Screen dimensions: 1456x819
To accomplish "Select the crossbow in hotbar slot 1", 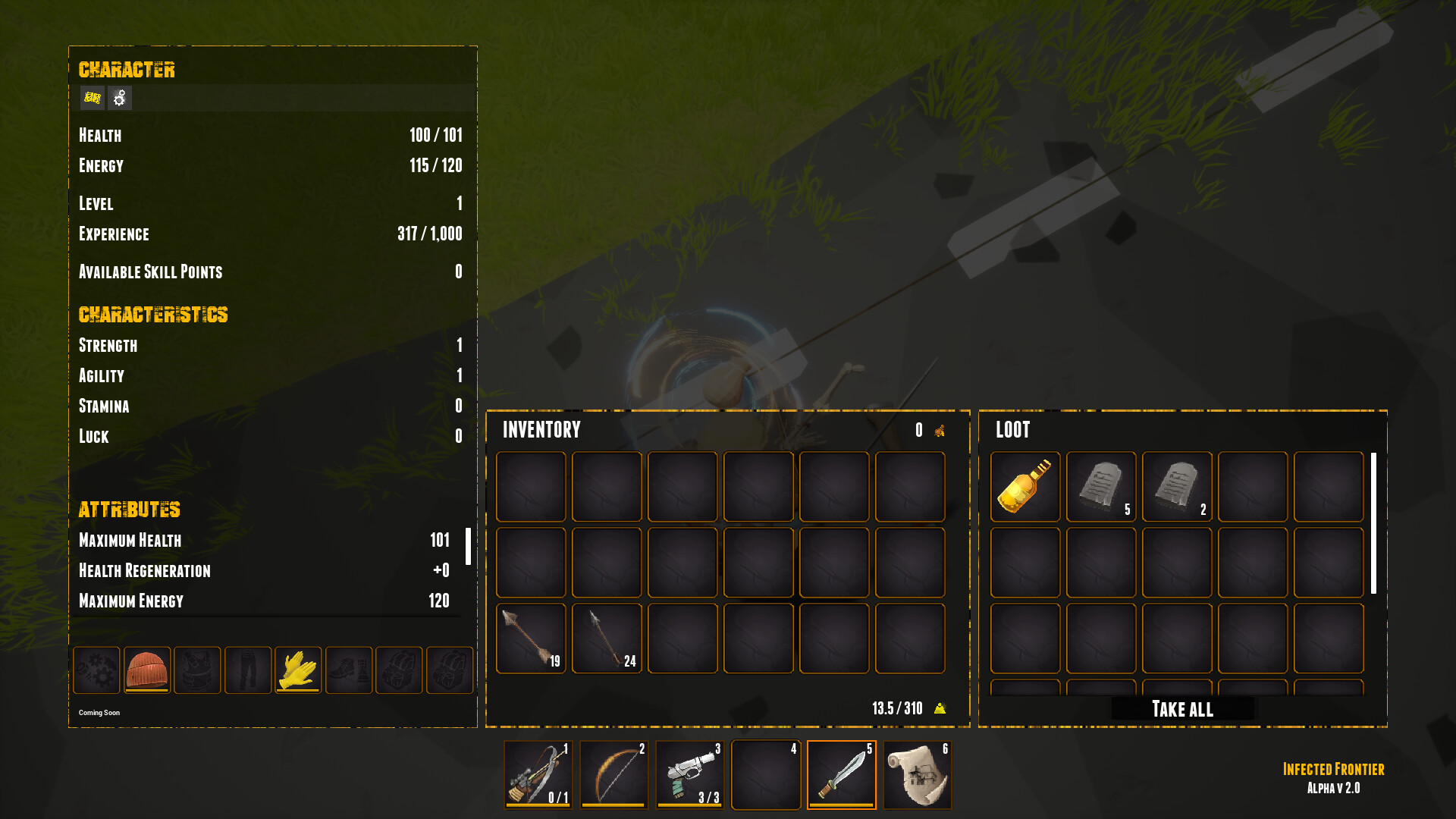I will (538, 774).
